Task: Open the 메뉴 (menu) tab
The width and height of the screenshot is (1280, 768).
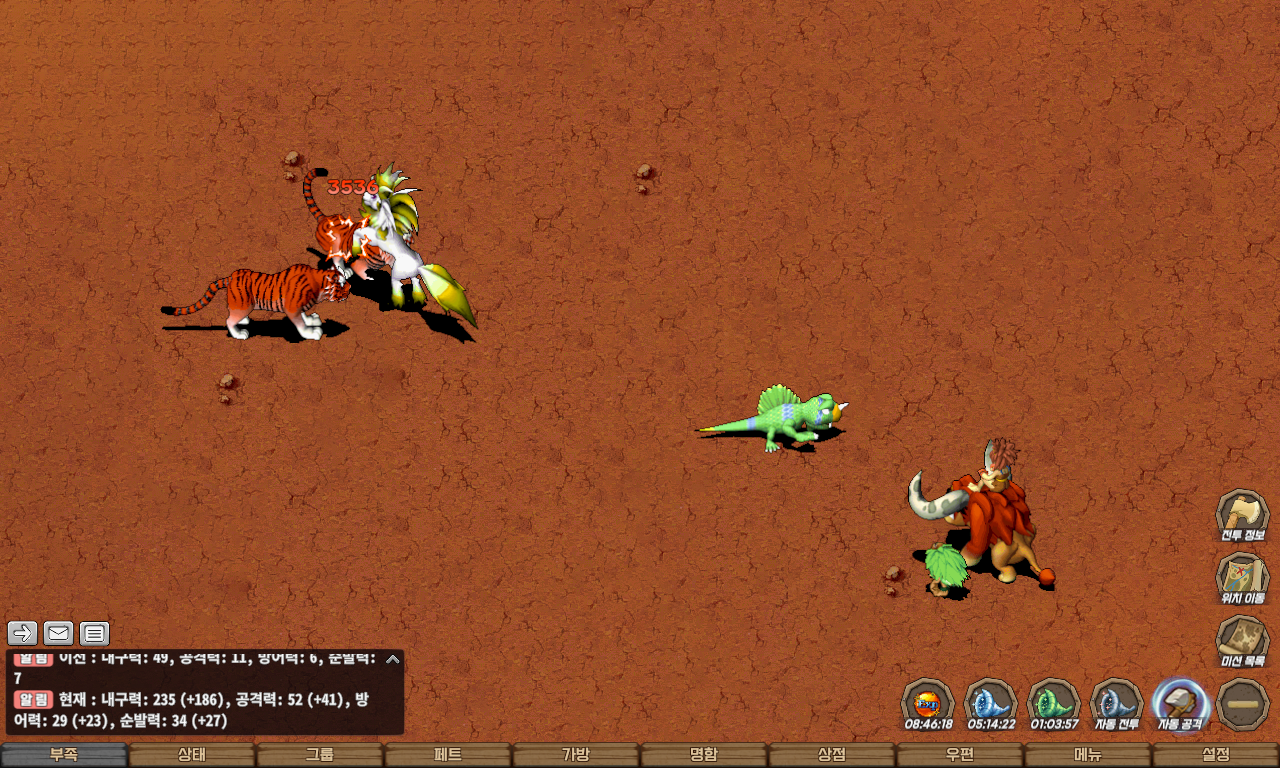Action: 1088,755
